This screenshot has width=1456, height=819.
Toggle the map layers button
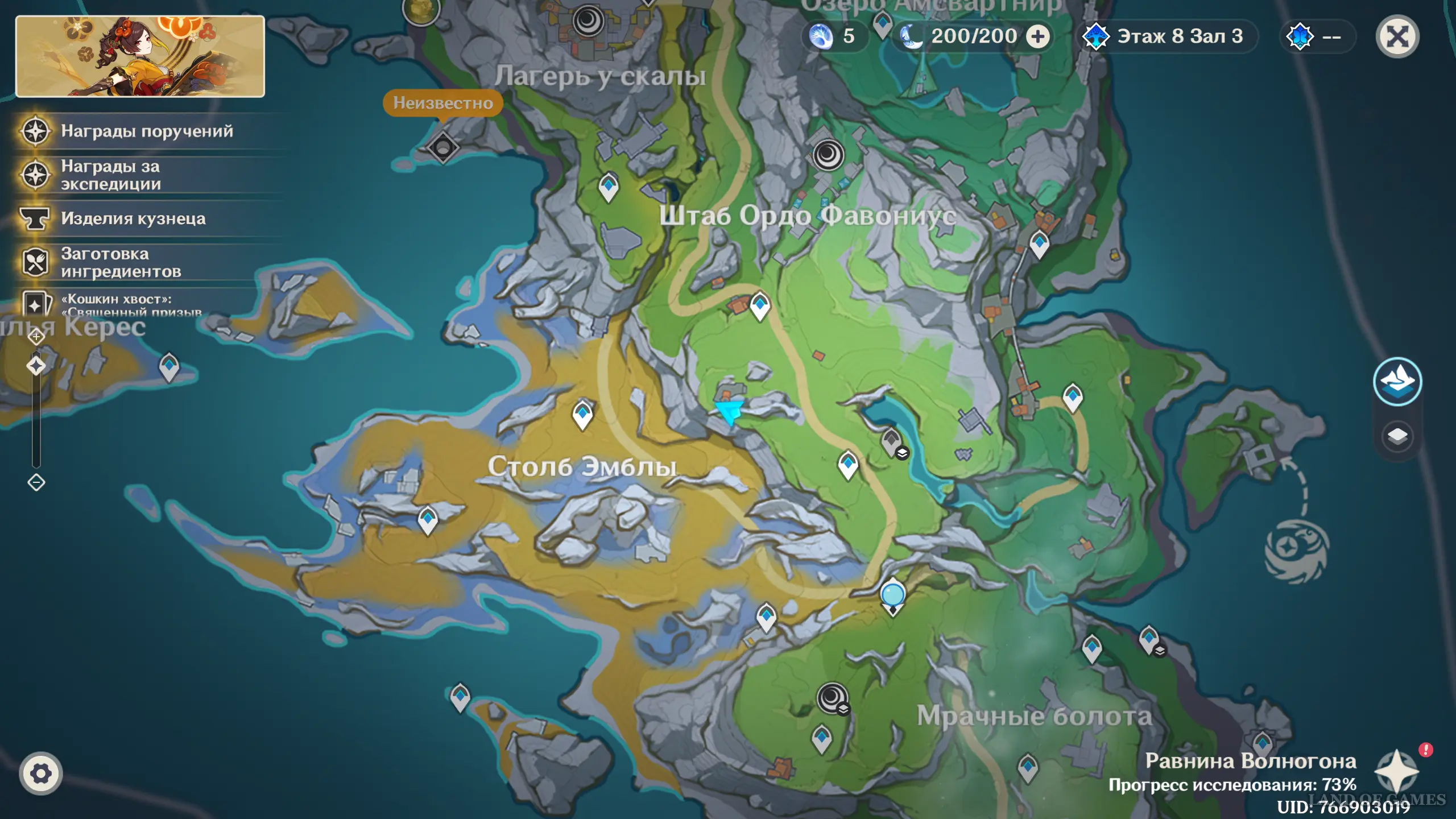pyautogui.click(x=1397, y=436)
